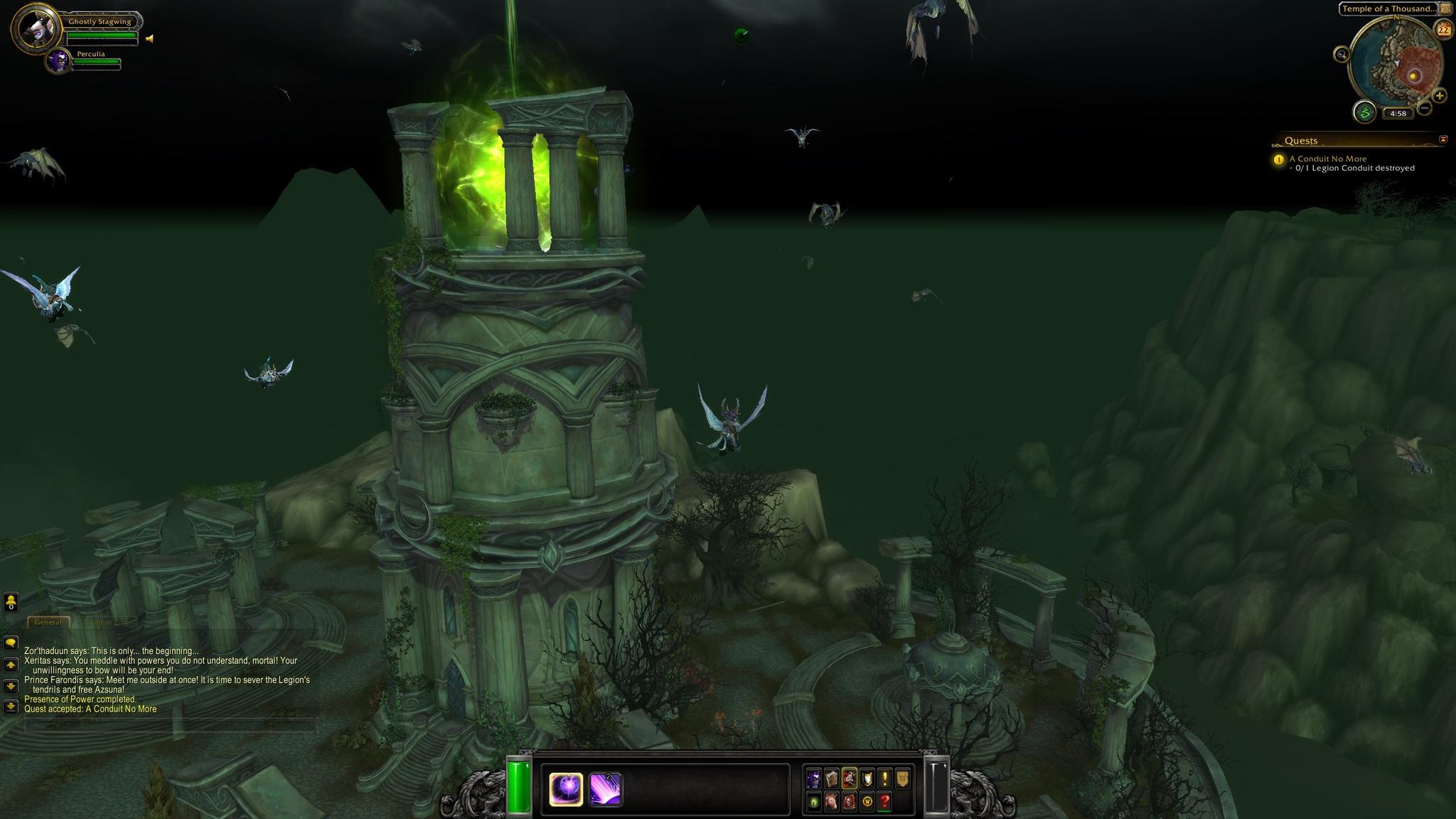Activate the purple orb vehicle ability
The height and width of the screenshot is (819, 1456).
tap(566, 789)
